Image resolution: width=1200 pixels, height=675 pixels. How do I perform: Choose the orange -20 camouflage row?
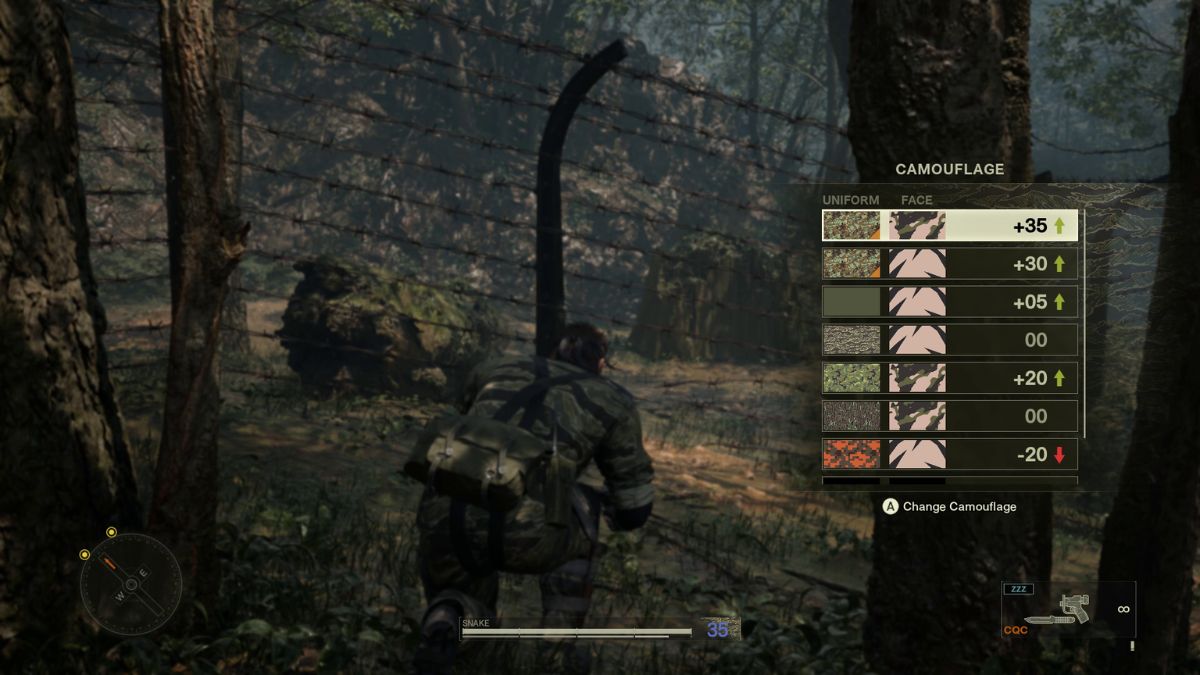(x=949, y=454)
